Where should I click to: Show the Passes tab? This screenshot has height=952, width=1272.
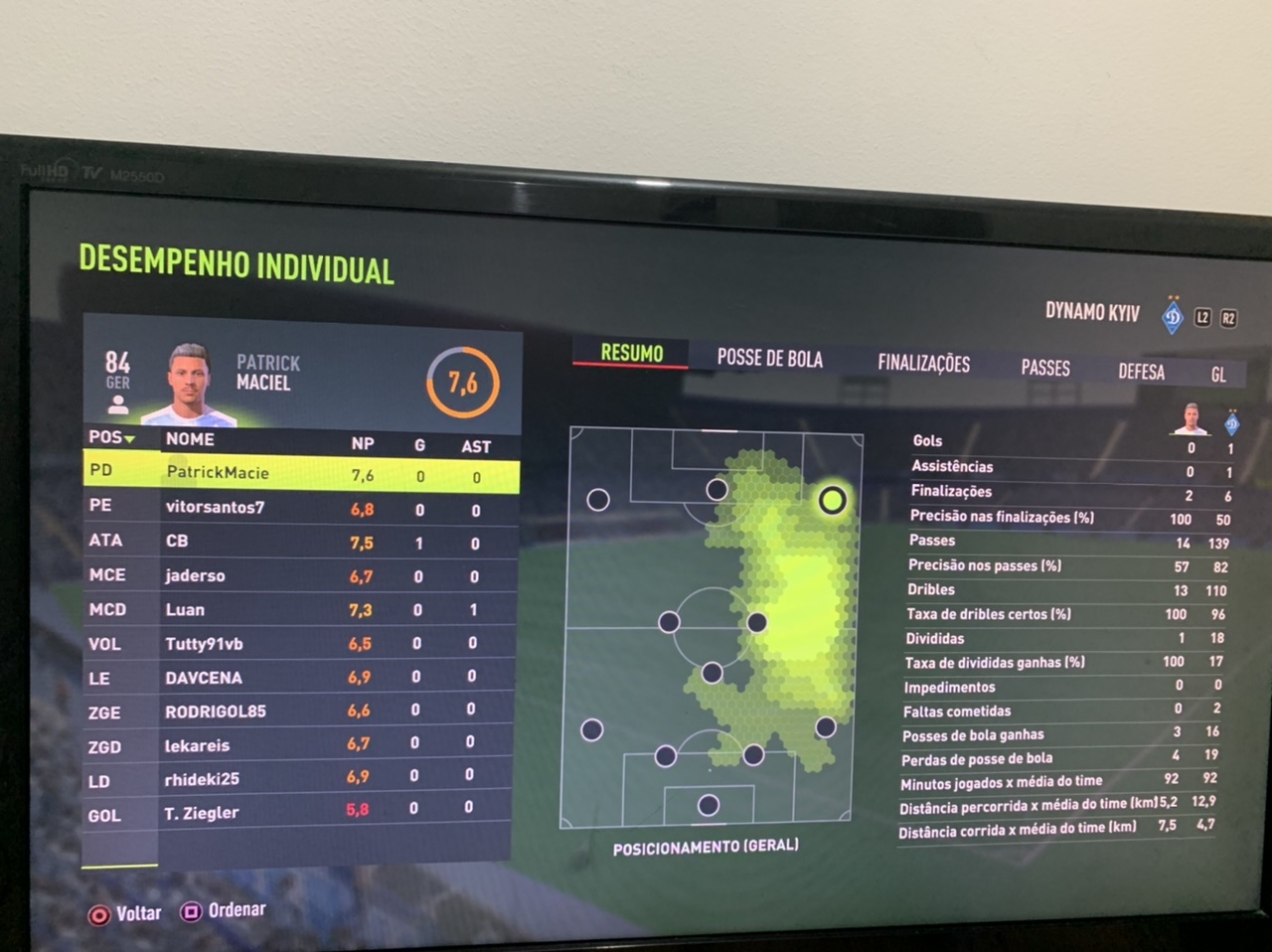pyautogui.click(x=1045, y=368)
